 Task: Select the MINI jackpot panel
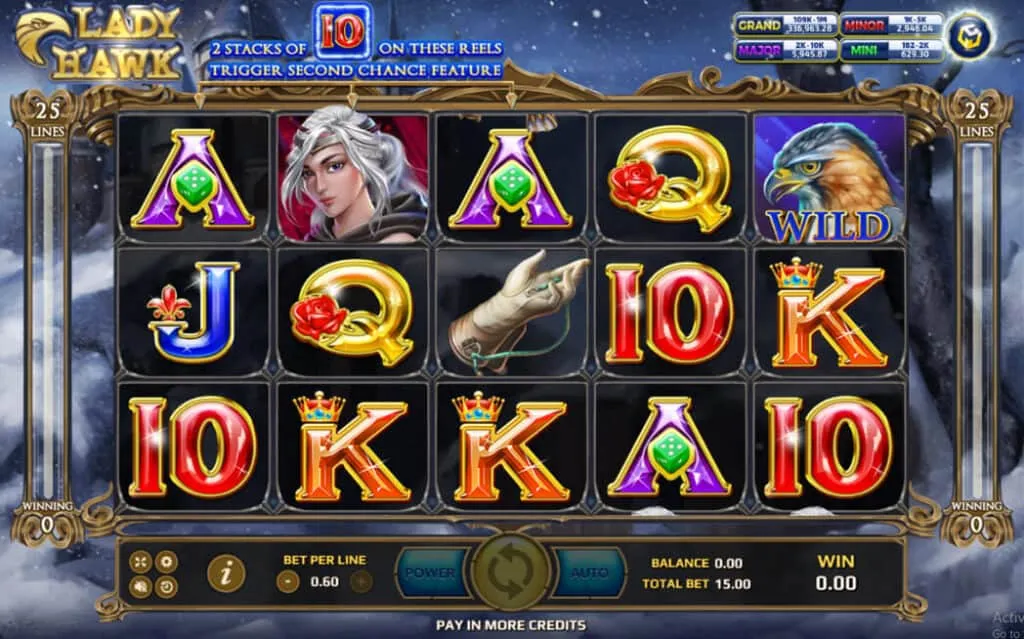pyautogui.click(x=892, y=50)
